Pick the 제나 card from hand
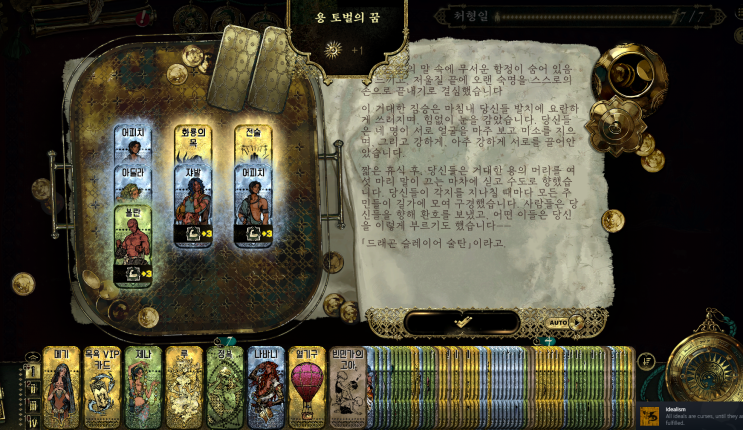The width and height of the screenshot is (743, 430). [x=143, y=388]
